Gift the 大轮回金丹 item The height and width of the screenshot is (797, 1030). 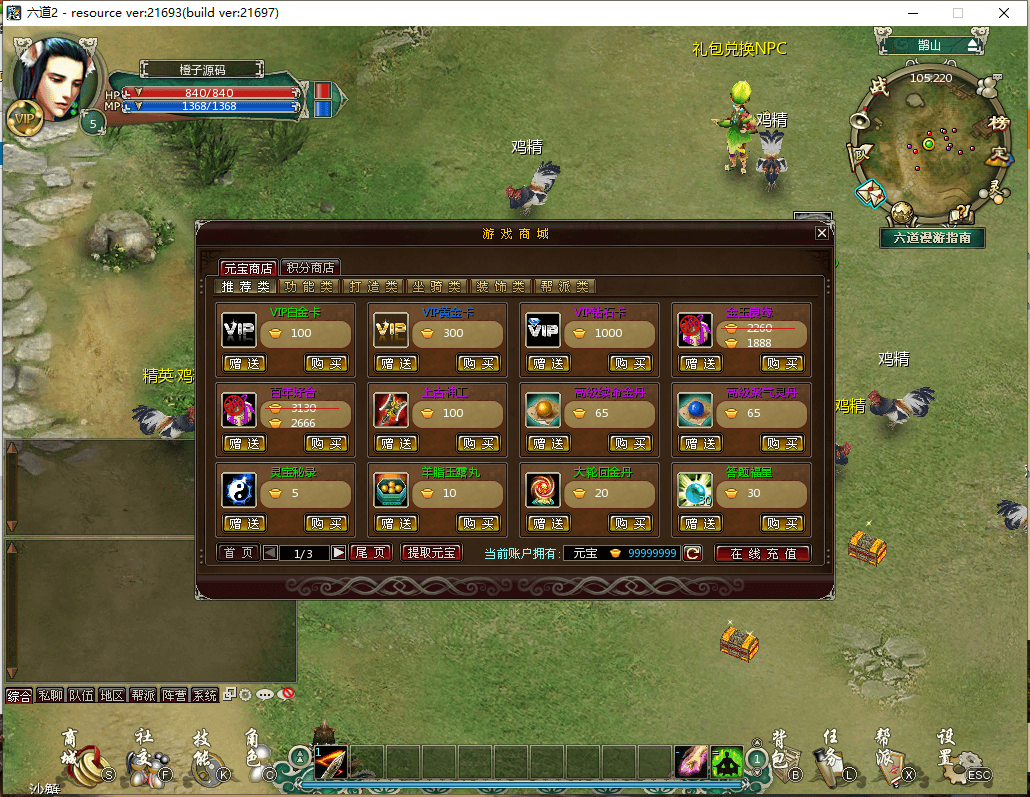point(549,523)
